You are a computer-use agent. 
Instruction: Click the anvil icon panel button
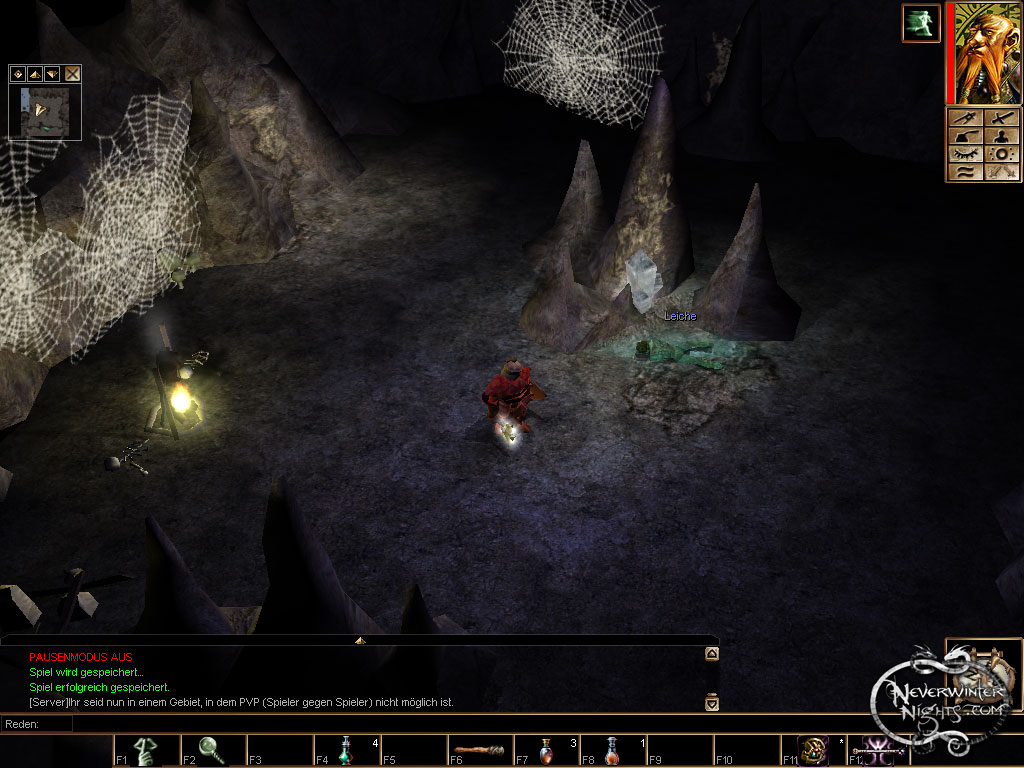tap(964, 136)
